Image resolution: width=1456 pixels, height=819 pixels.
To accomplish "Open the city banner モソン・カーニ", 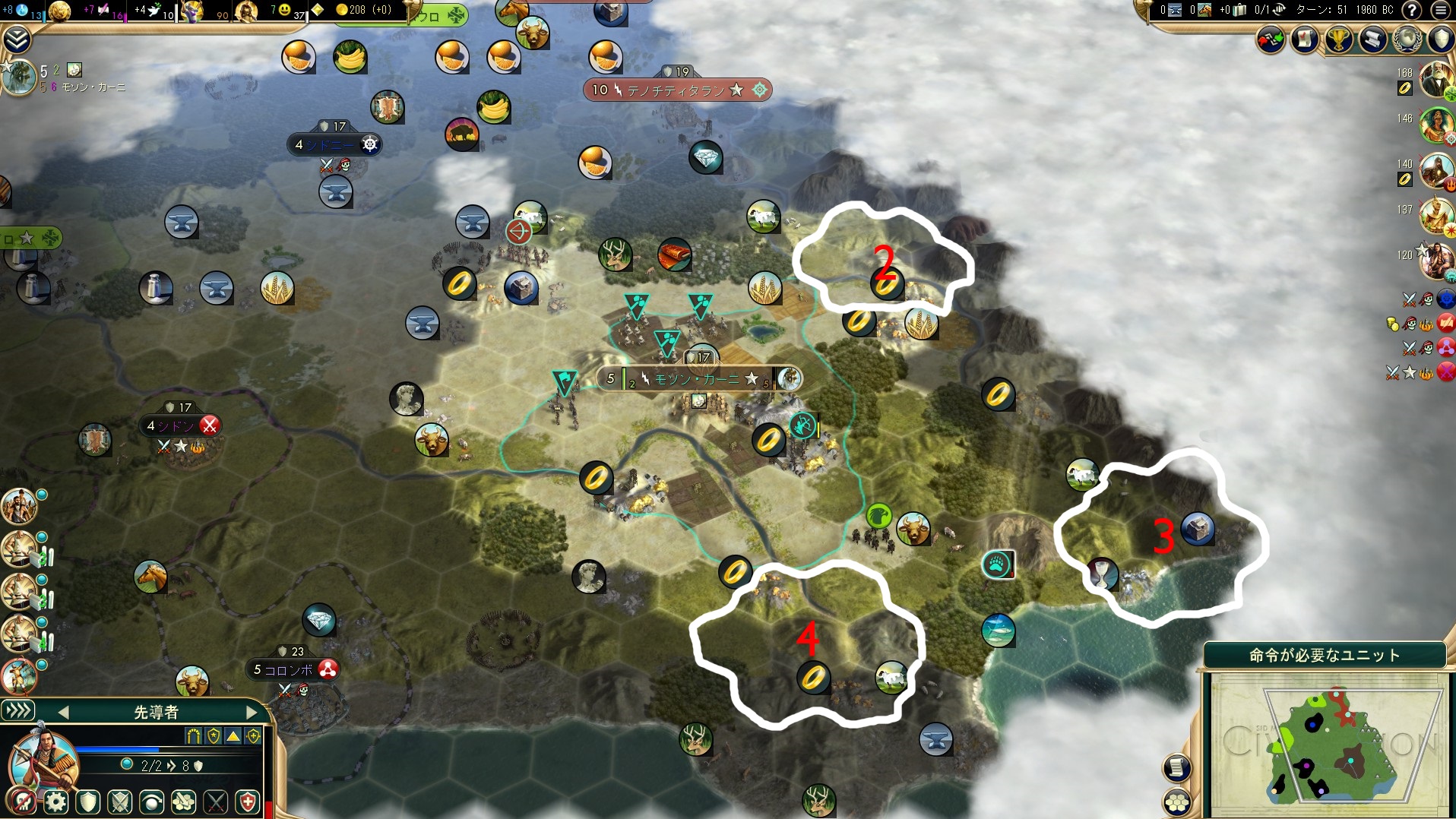I will [697, 378].
